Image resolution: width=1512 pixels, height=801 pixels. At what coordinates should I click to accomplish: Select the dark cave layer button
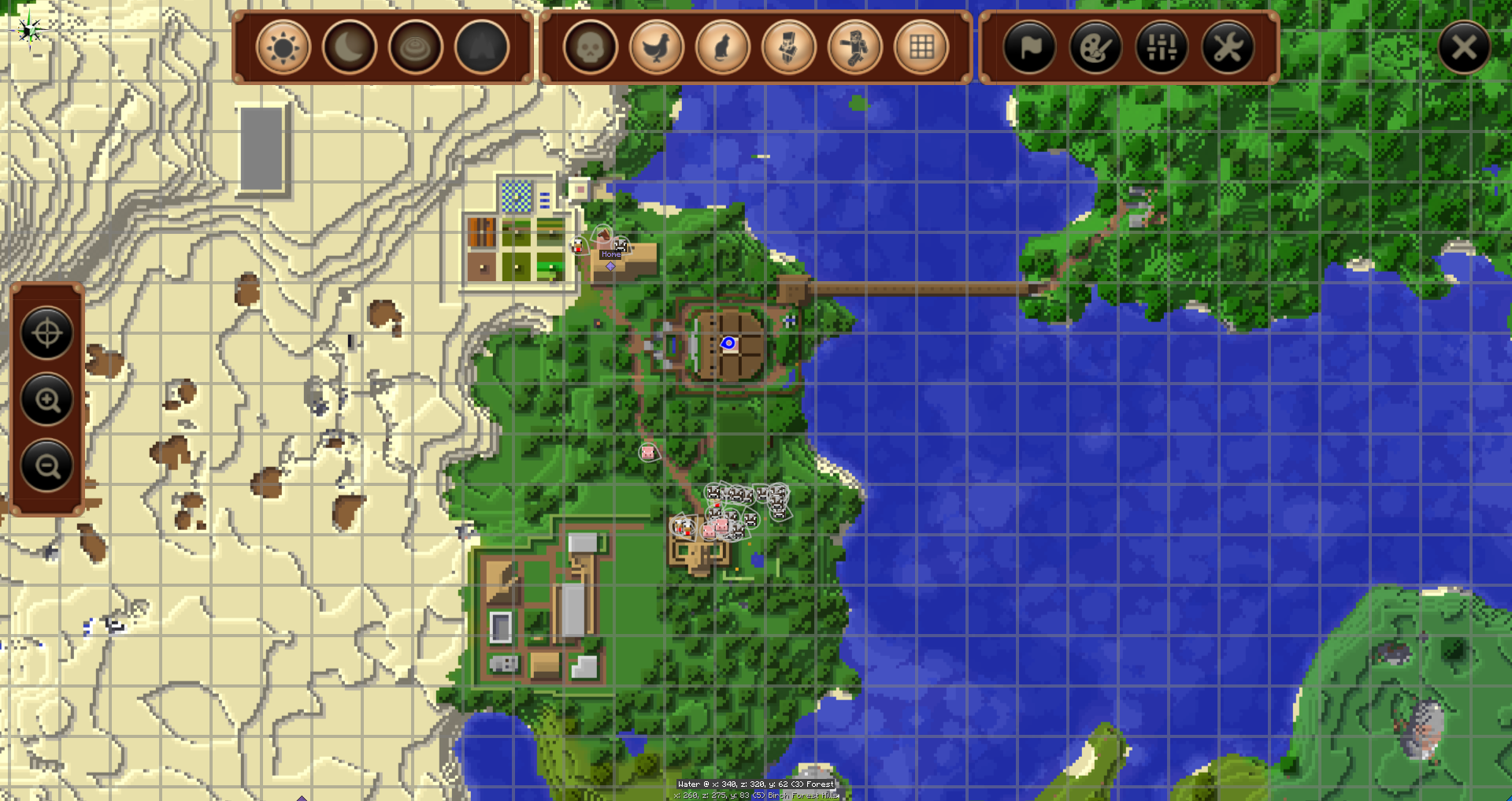482,48
